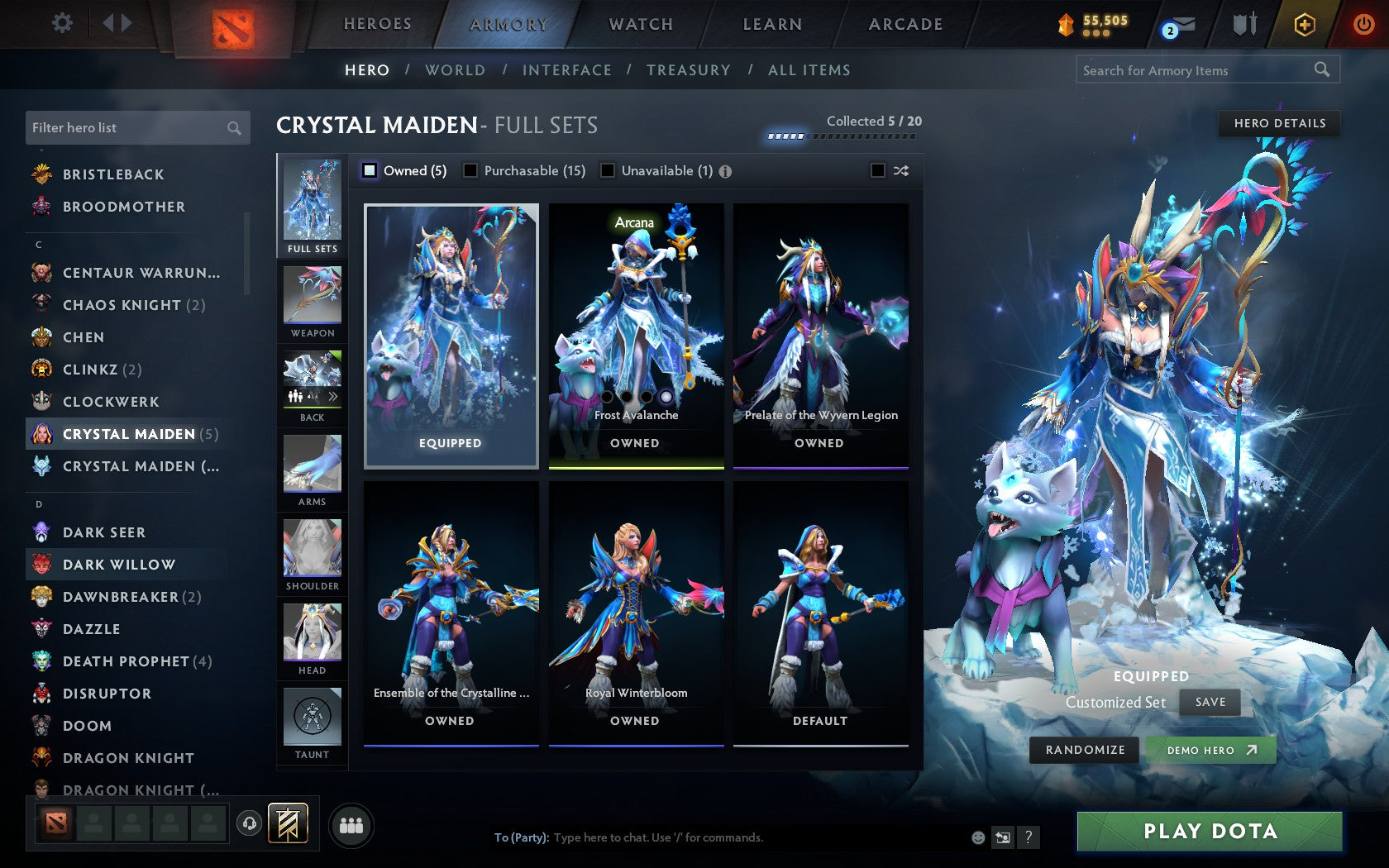Select the Taunt item slot
Screen dimensions: 1389x868
(312, 718)
